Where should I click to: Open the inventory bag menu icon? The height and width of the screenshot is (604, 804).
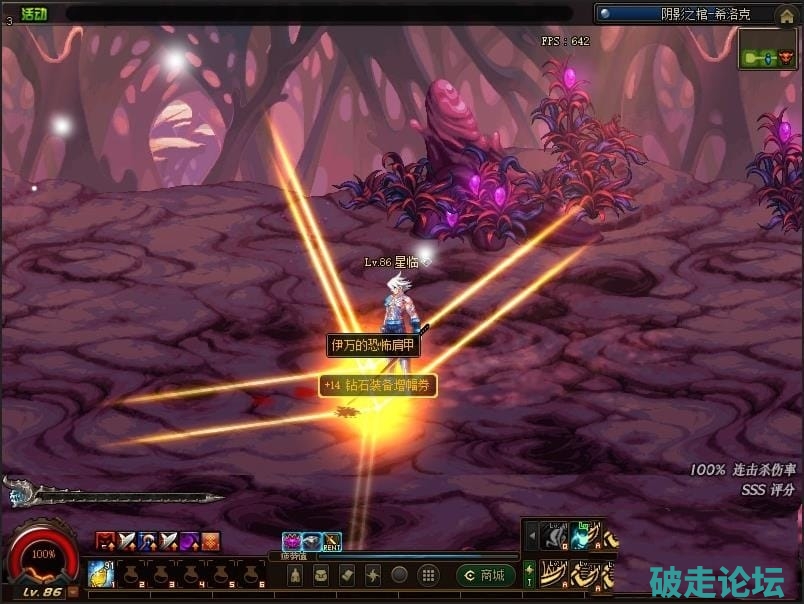pyautogui.click(x=321, y=575)
